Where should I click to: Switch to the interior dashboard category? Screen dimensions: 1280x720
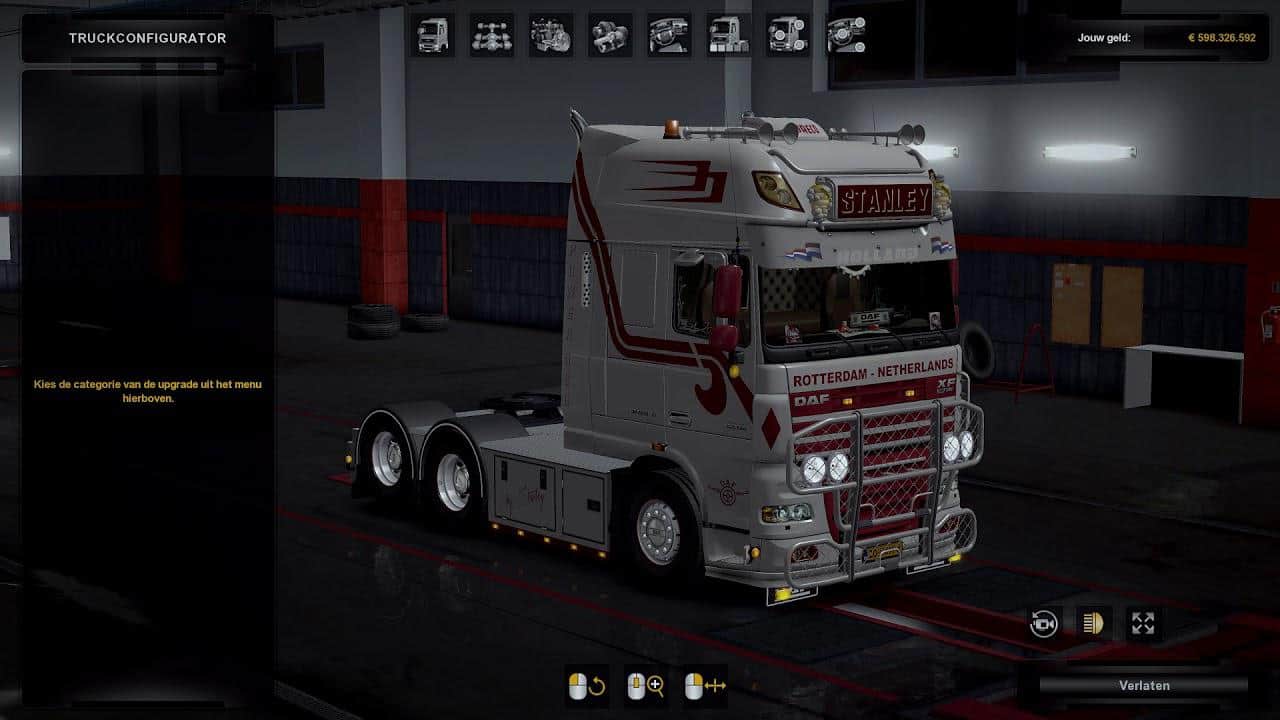[x=668, y=35]
